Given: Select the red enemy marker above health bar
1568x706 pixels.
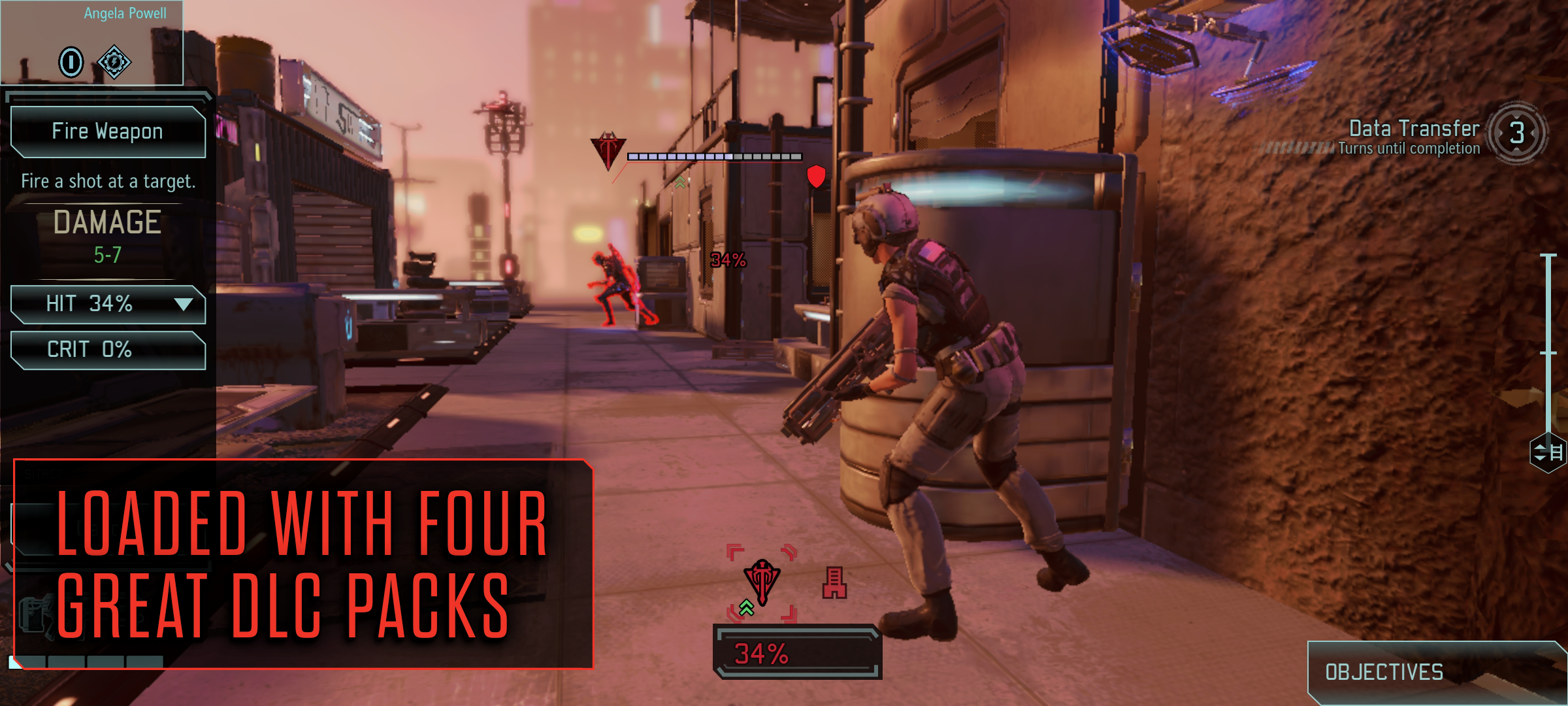Looking at the screenshot, I should pyautogui.click(x=608, y=150).
